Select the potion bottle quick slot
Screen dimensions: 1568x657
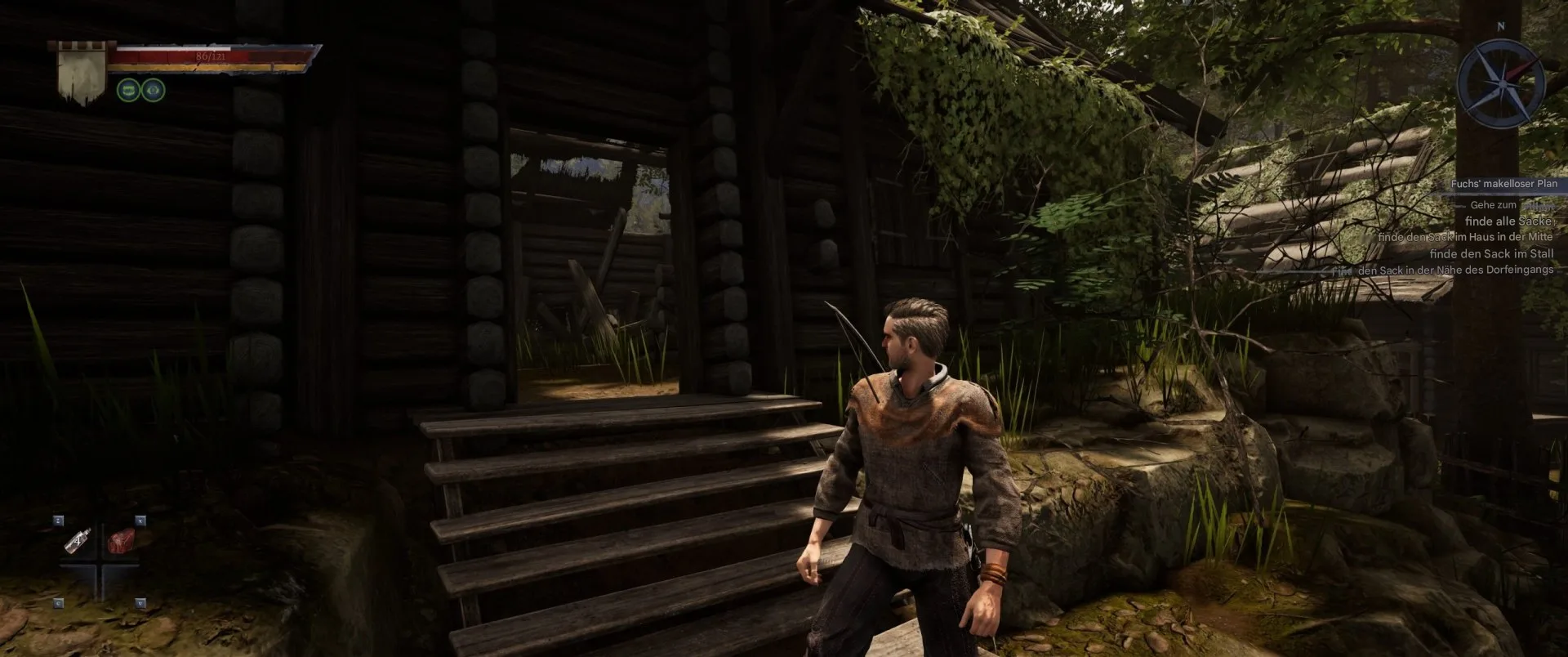click(x=78, y=540)
